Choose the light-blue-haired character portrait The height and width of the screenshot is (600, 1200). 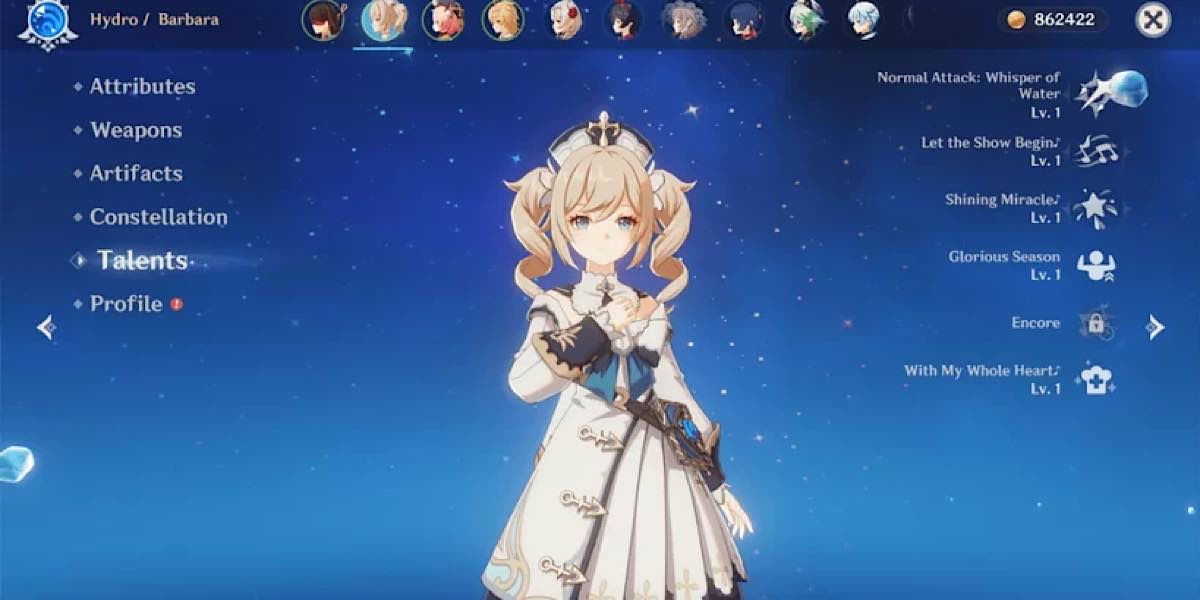click(865, 20)
